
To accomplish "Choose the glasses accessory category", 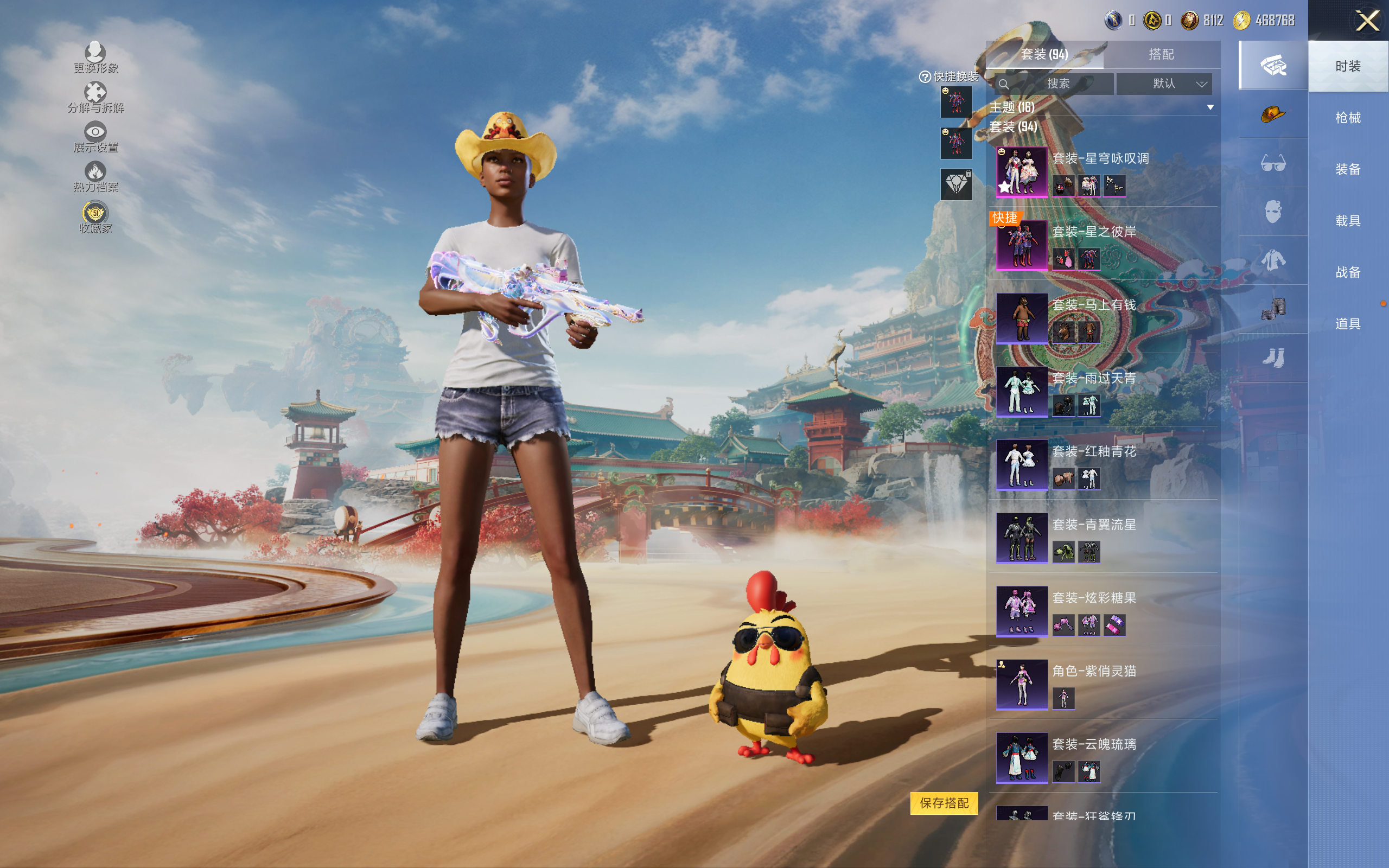I will (1272, 164).
